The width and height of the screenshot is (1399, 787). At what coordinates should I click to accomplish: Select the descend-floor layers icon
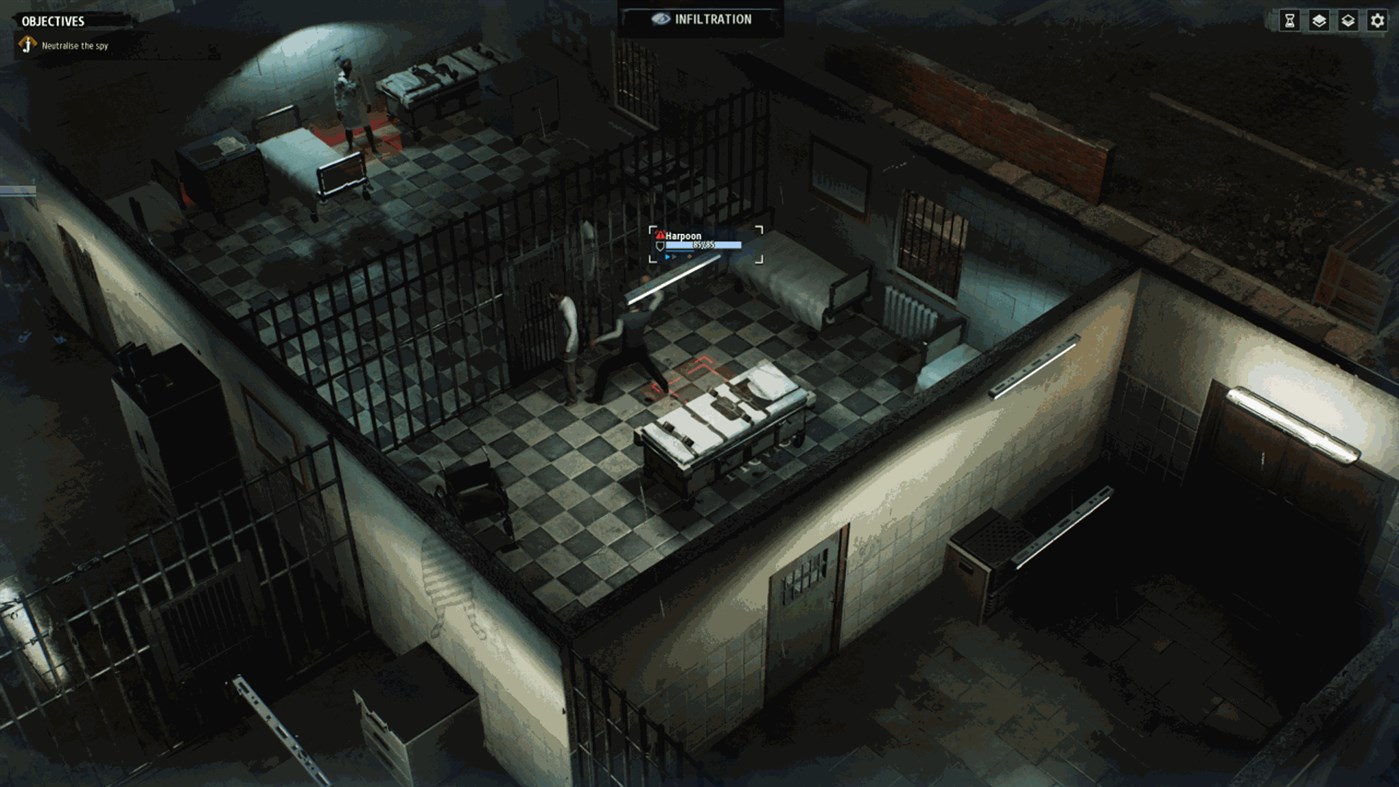(x=1349, y=19)
